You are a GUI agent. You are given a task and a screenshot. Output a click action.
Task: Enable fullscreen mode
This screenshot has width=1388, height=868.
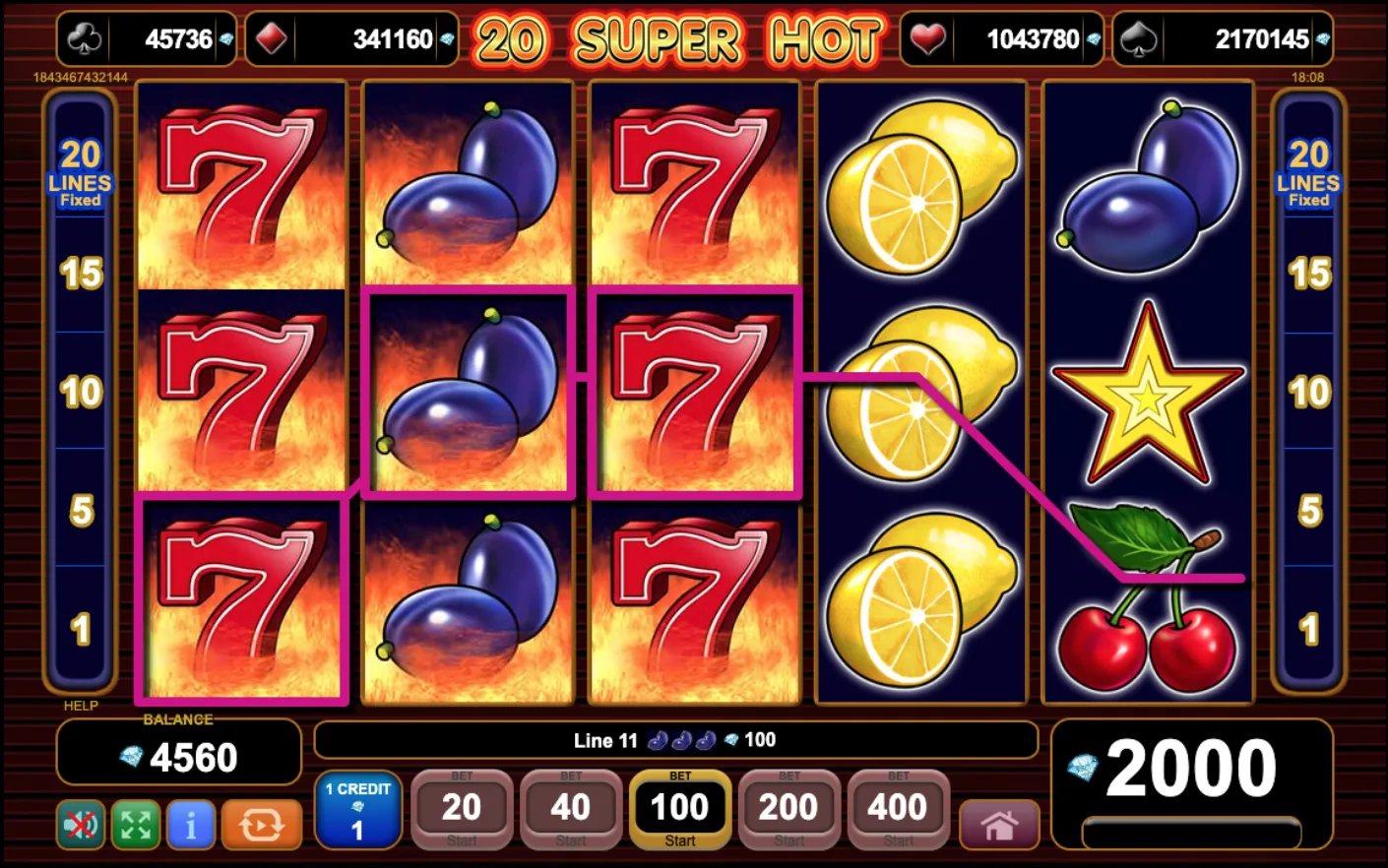click(135, 825)
